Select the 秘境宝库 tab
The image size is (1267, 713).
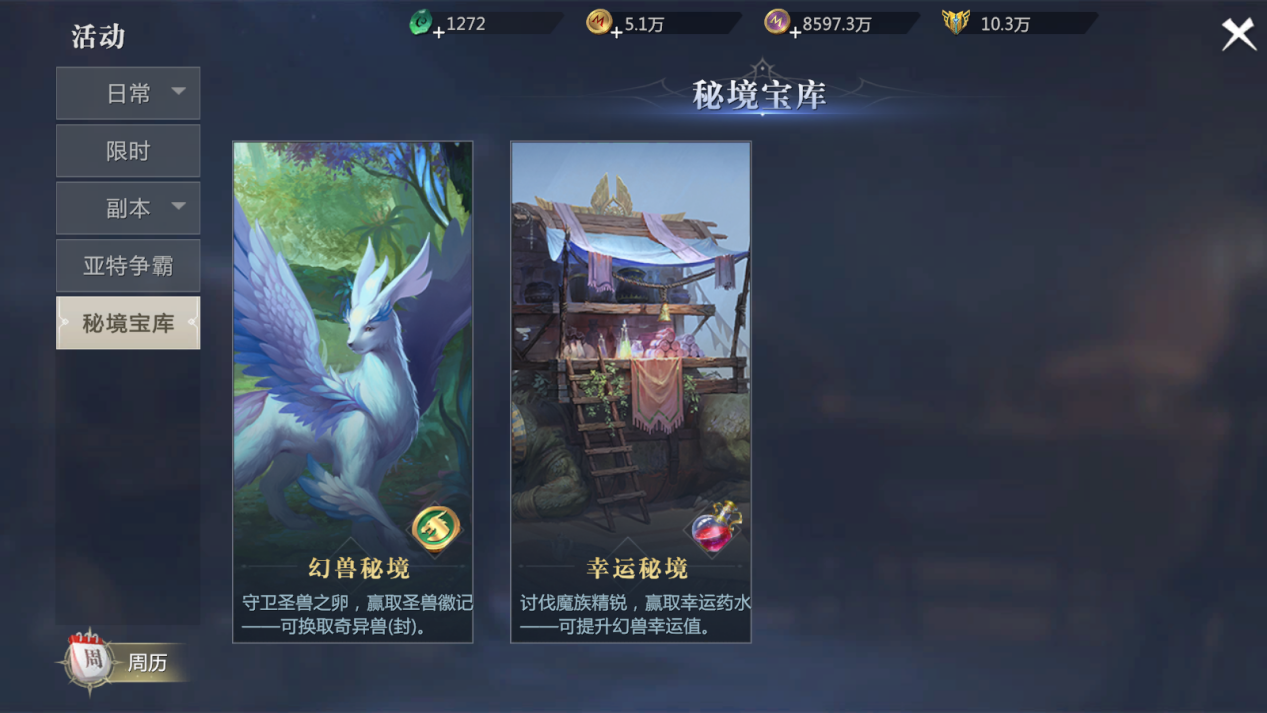tap(128, 323)
